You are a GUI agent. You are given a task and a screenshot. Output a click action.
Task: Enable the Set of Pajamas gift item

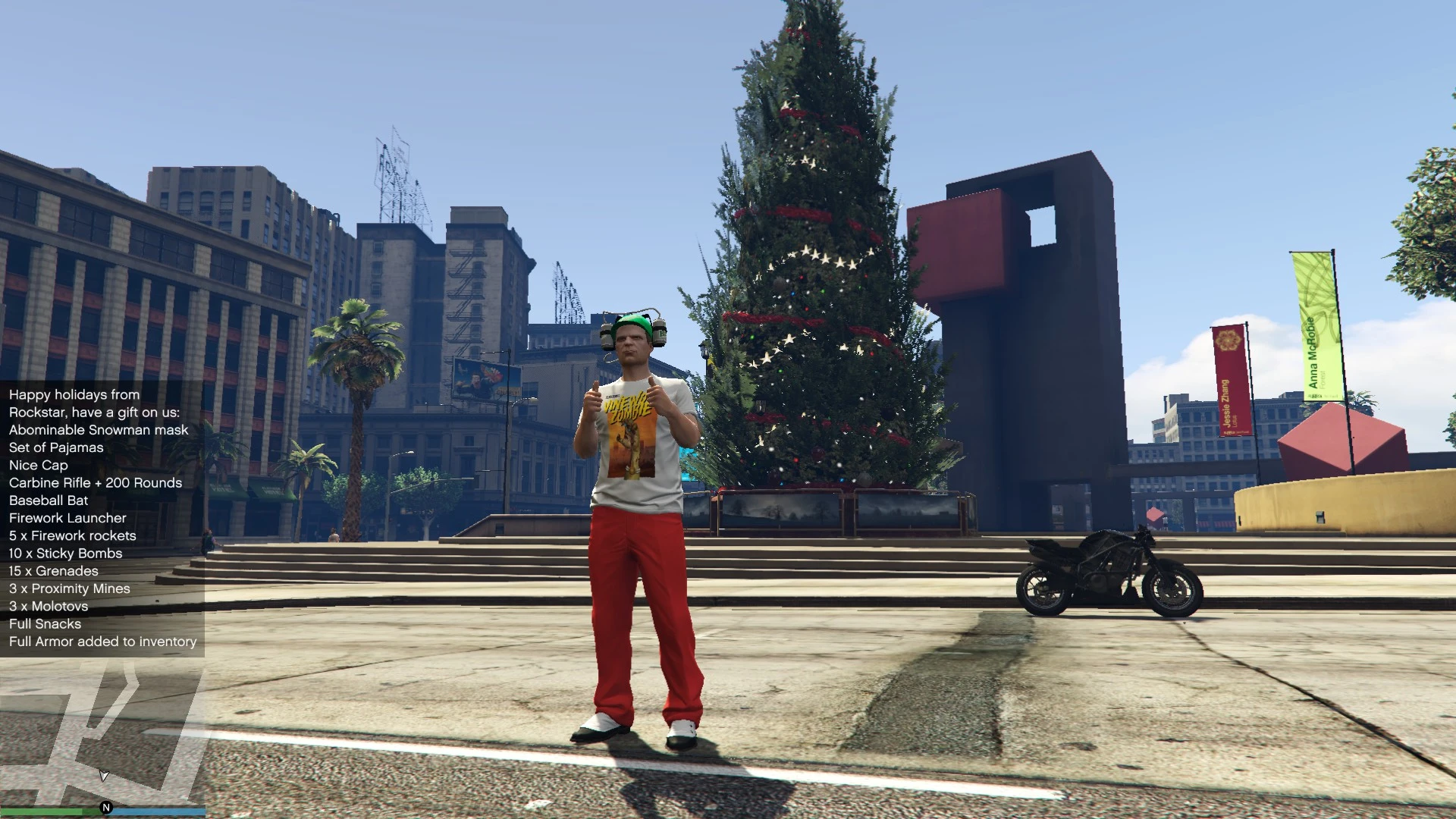55,447
